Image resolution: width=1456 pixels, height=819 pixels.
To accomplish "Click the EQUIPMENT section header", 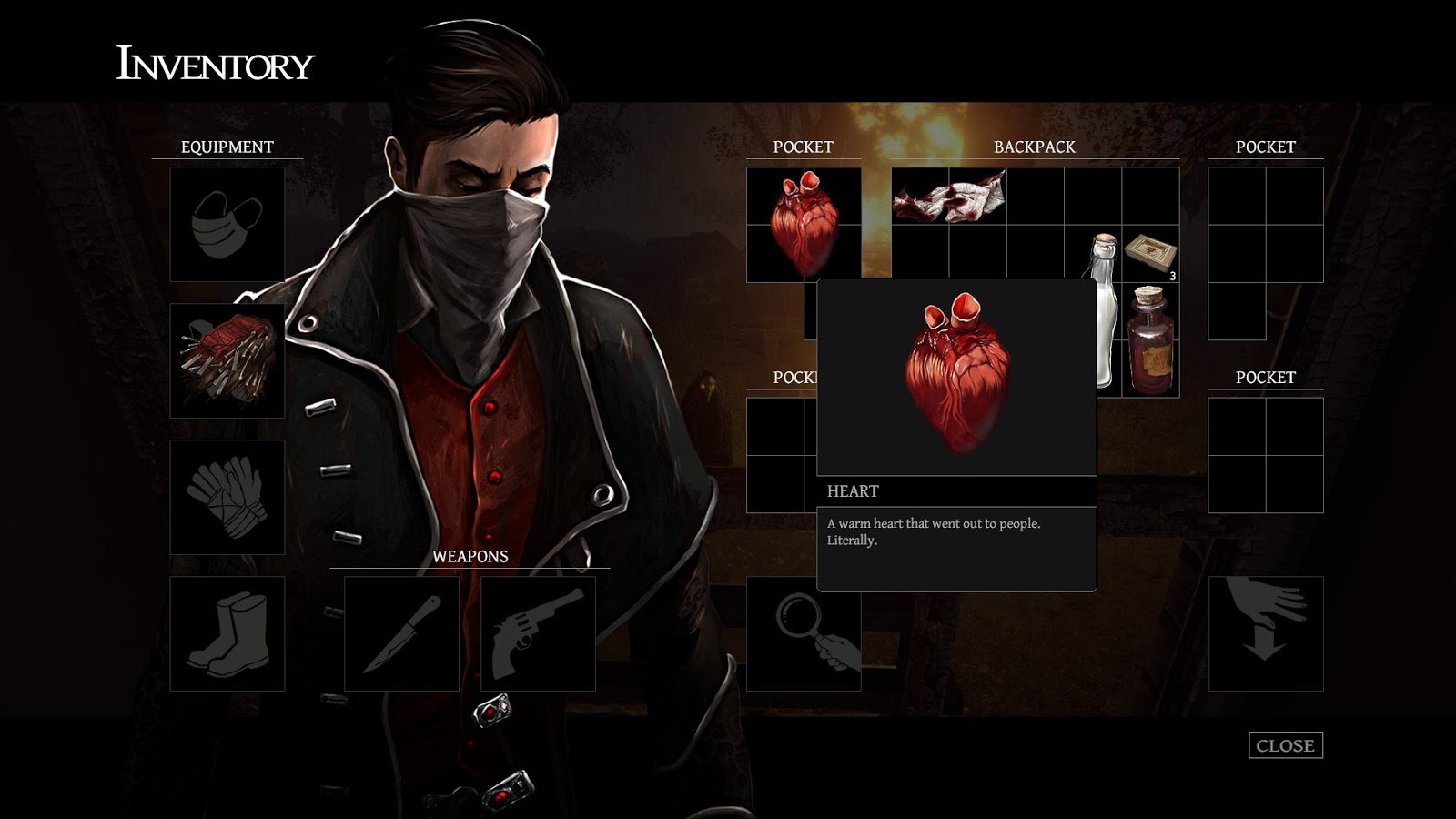I will coord(227,146).
